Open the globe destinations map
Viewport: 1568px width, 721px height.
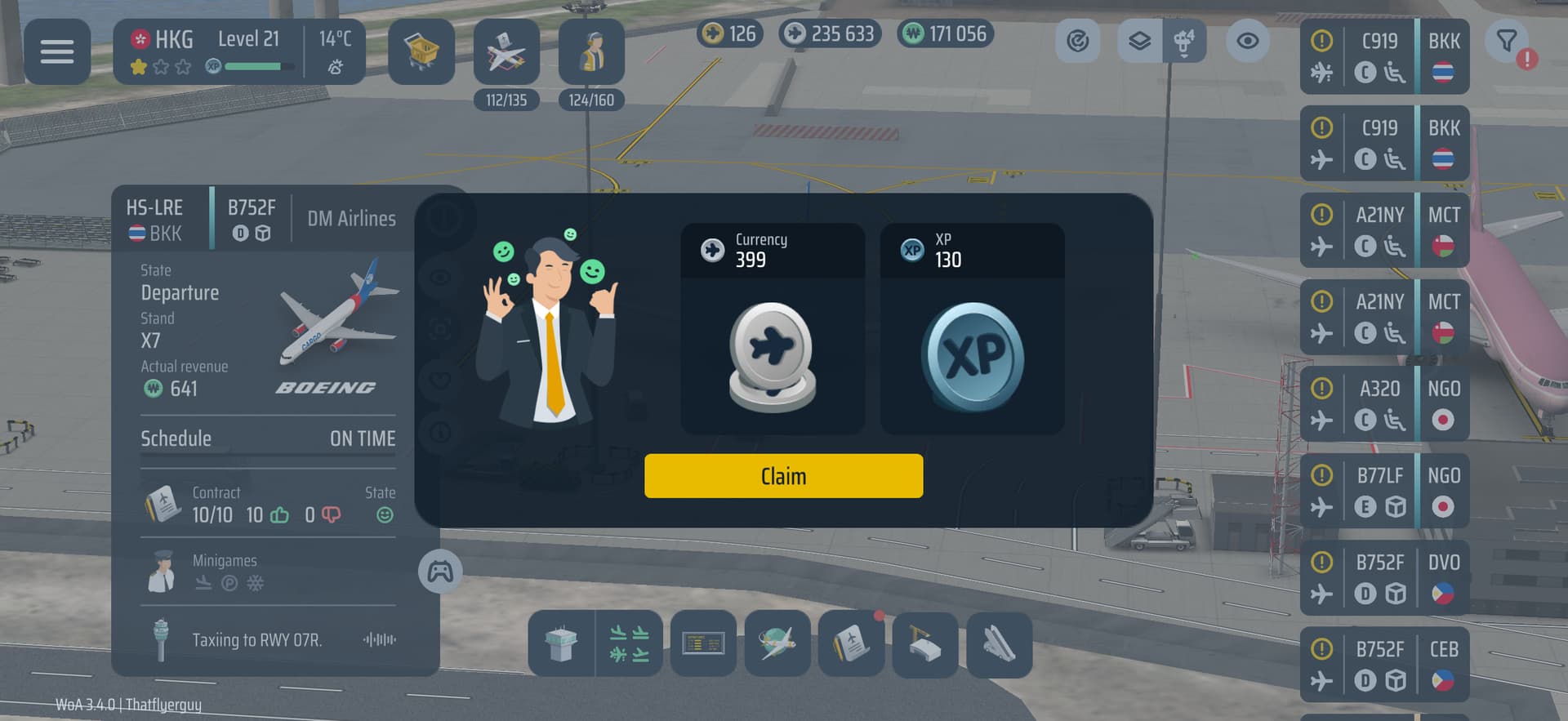[777, 644]
